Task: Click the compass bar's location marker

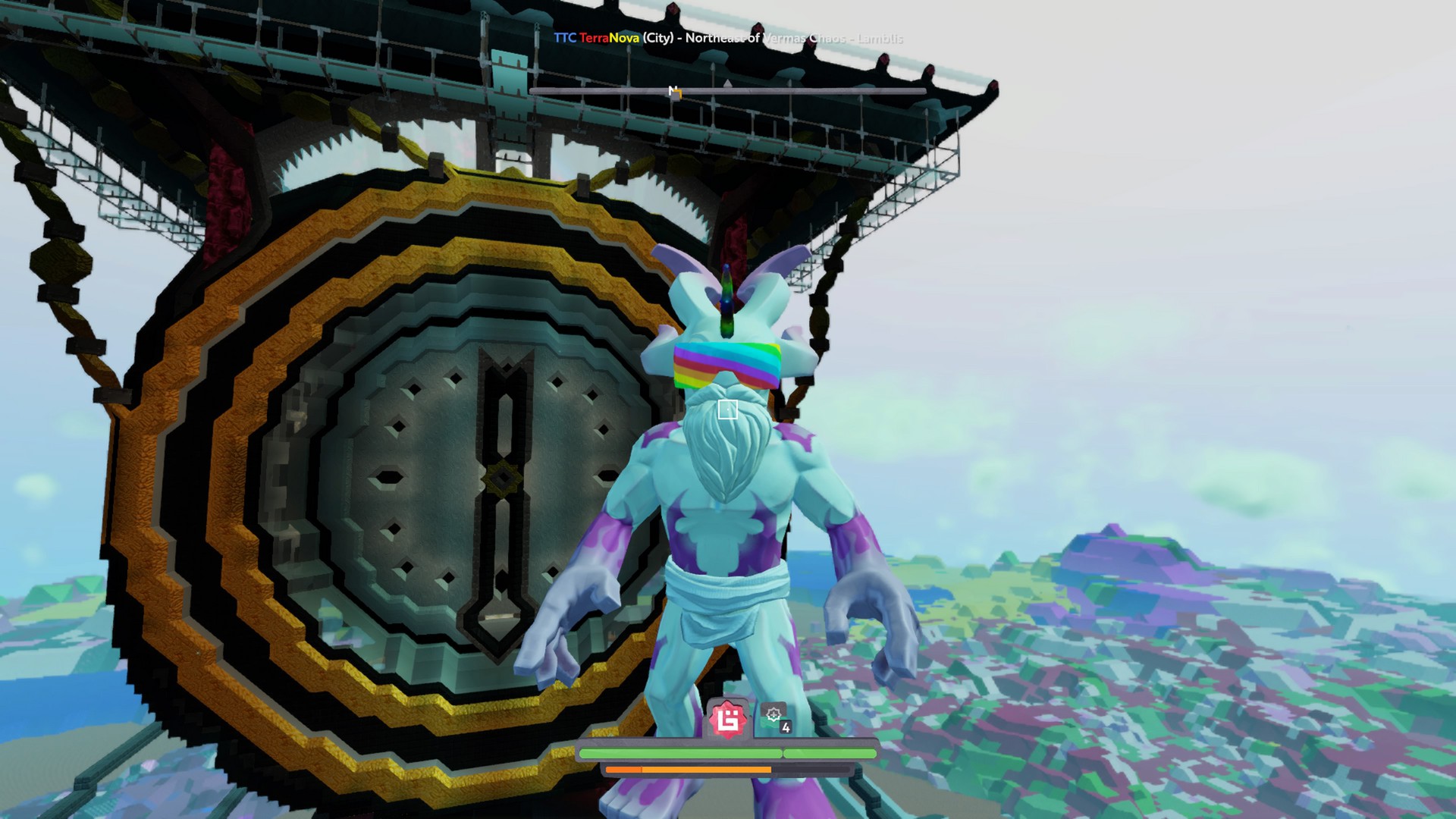Action: point(674,93)
